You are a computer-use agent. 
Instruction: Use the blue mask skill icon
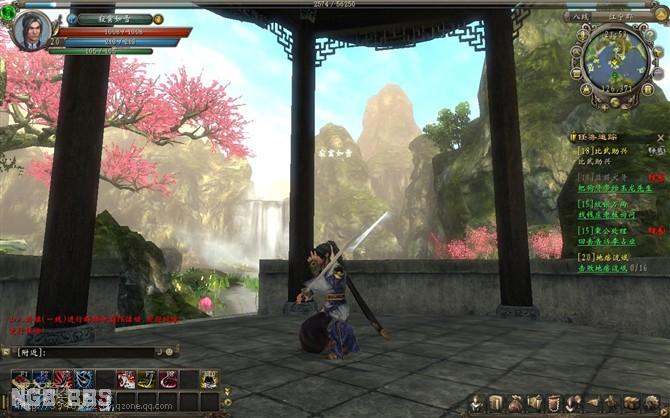[40, 379]
